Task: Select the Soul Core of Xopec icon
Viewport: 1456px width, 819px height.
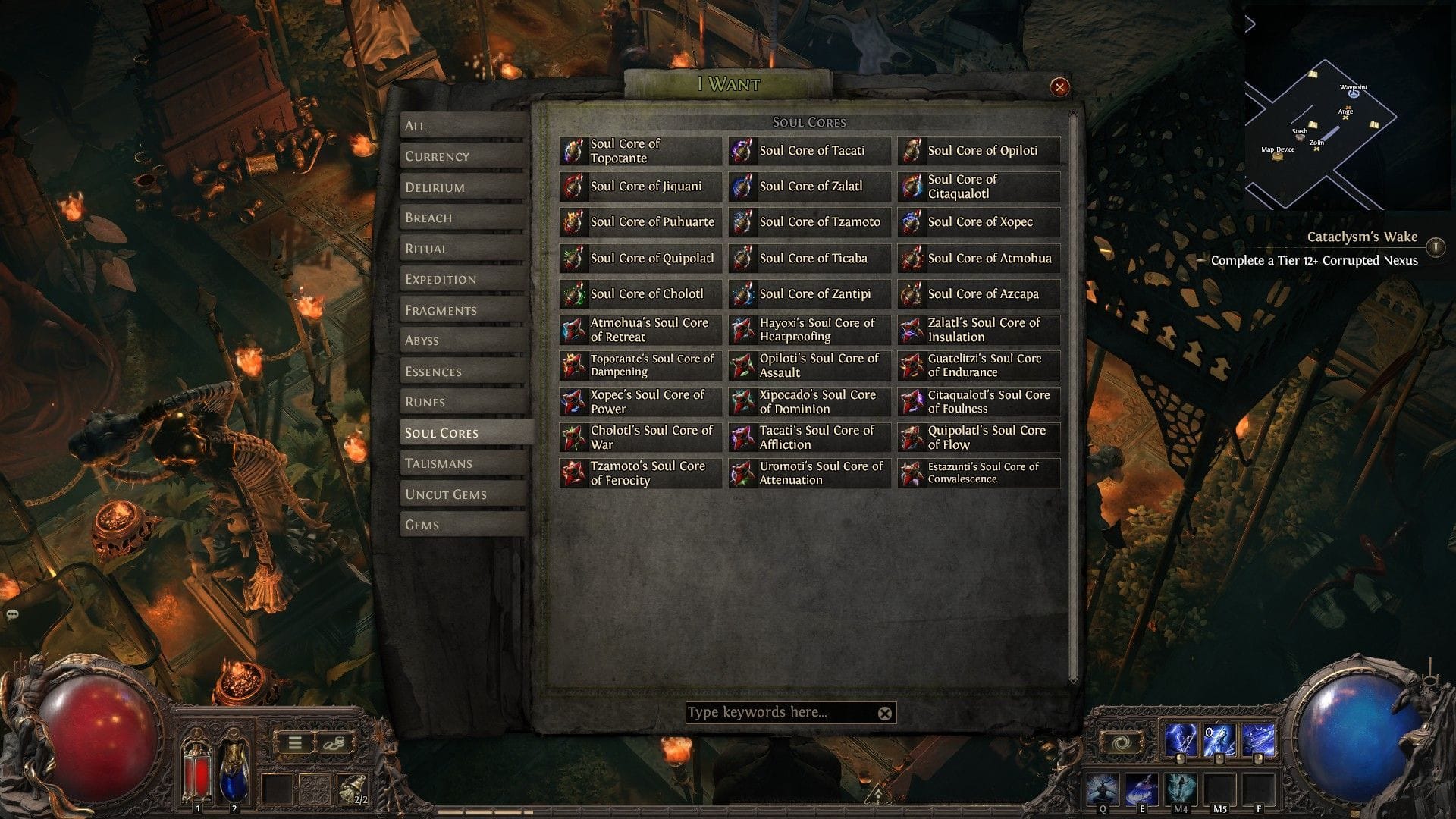Action: click(x=912, y=222)
